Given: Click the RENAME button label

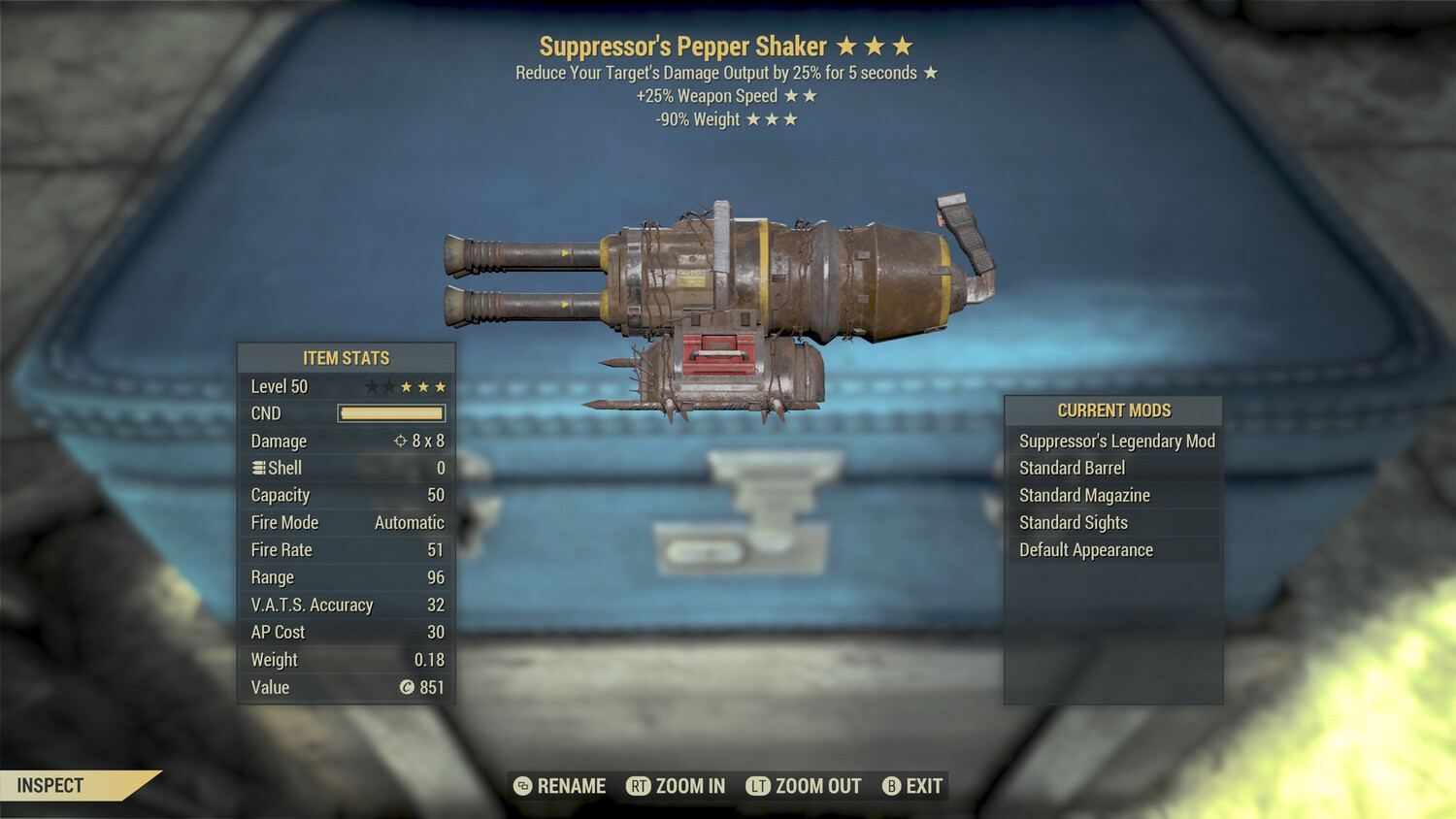Looking at the screenshot, I should [x=574, y=786].
